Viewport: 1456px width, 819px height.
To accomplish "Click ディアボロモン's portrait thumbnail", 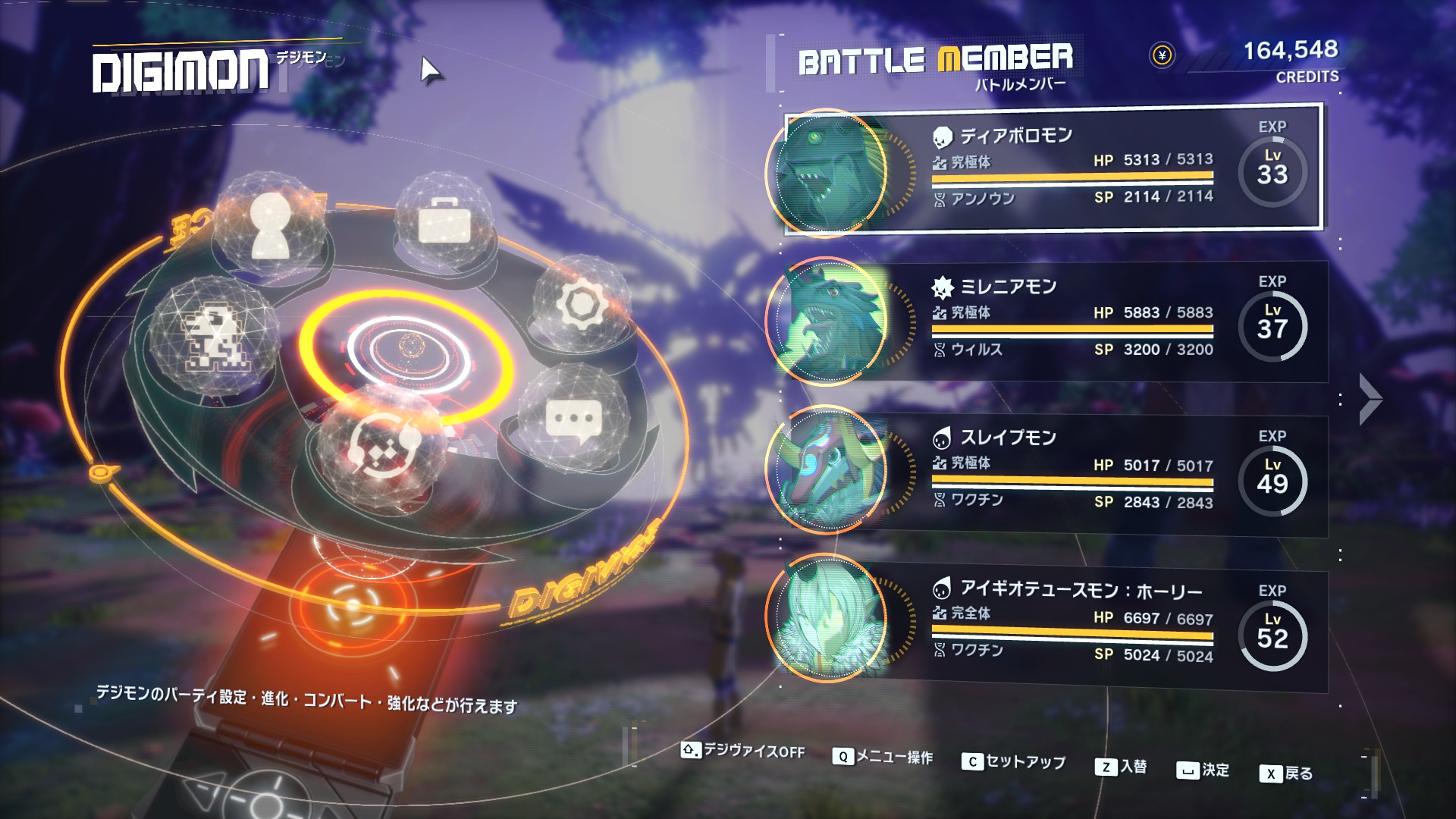I will (828, 173).
